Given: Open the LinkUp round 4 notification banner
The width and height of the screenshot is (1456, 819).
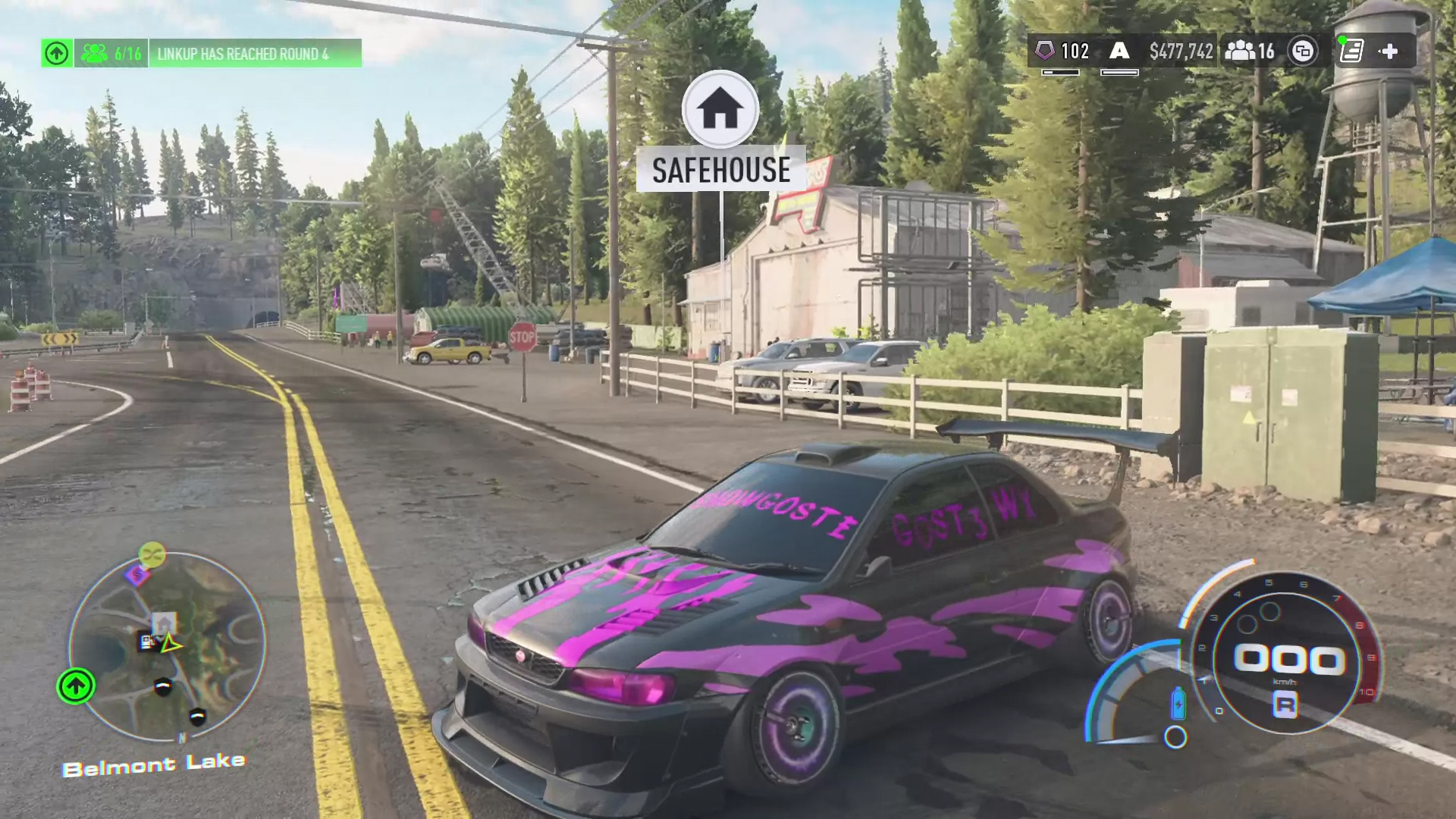Looking at the screenshot, I should [x=243, y=54].
